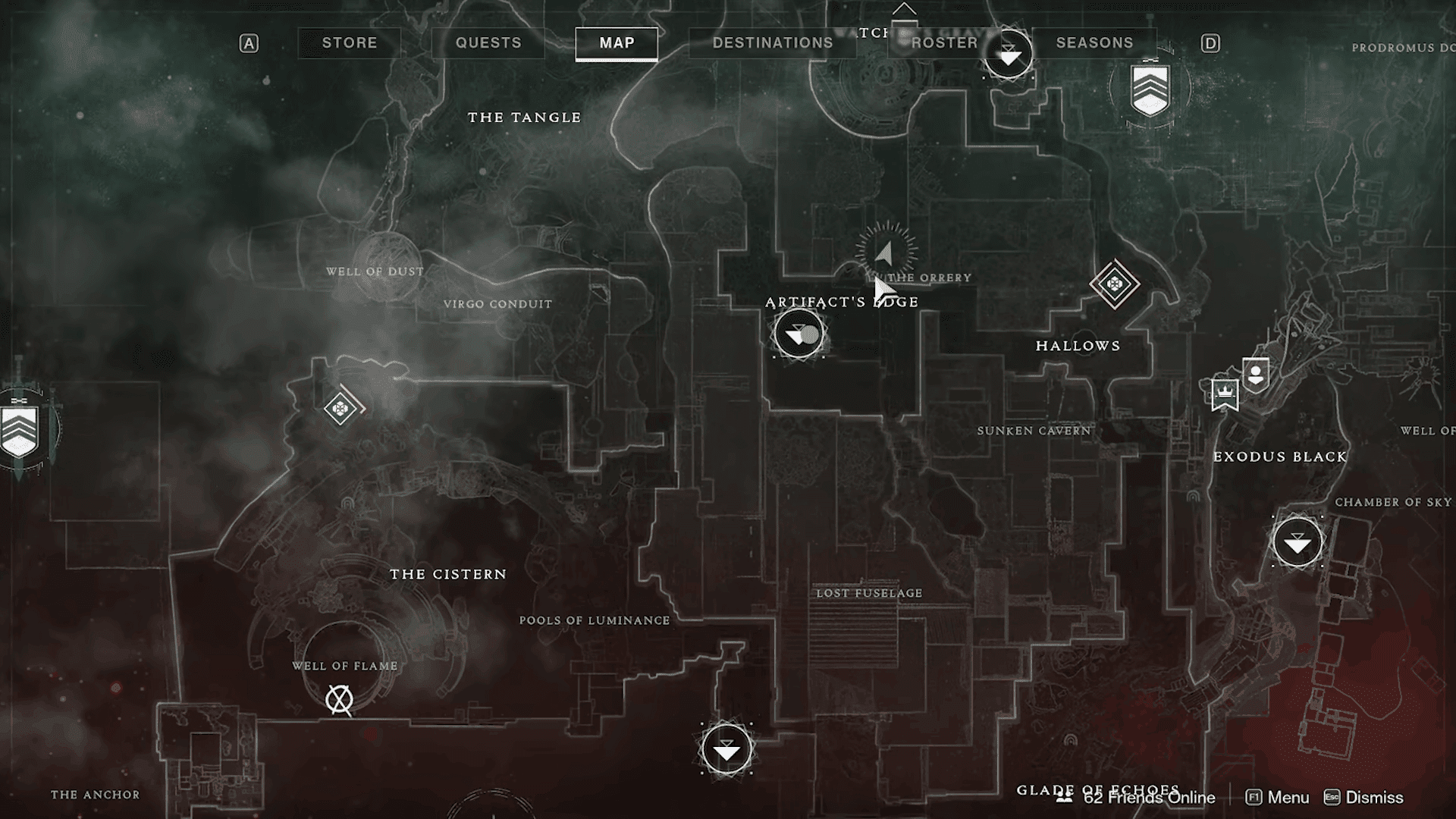Open the Quests tab
Viewport: 1456px width, 819px height.
(x=488, y=43)
